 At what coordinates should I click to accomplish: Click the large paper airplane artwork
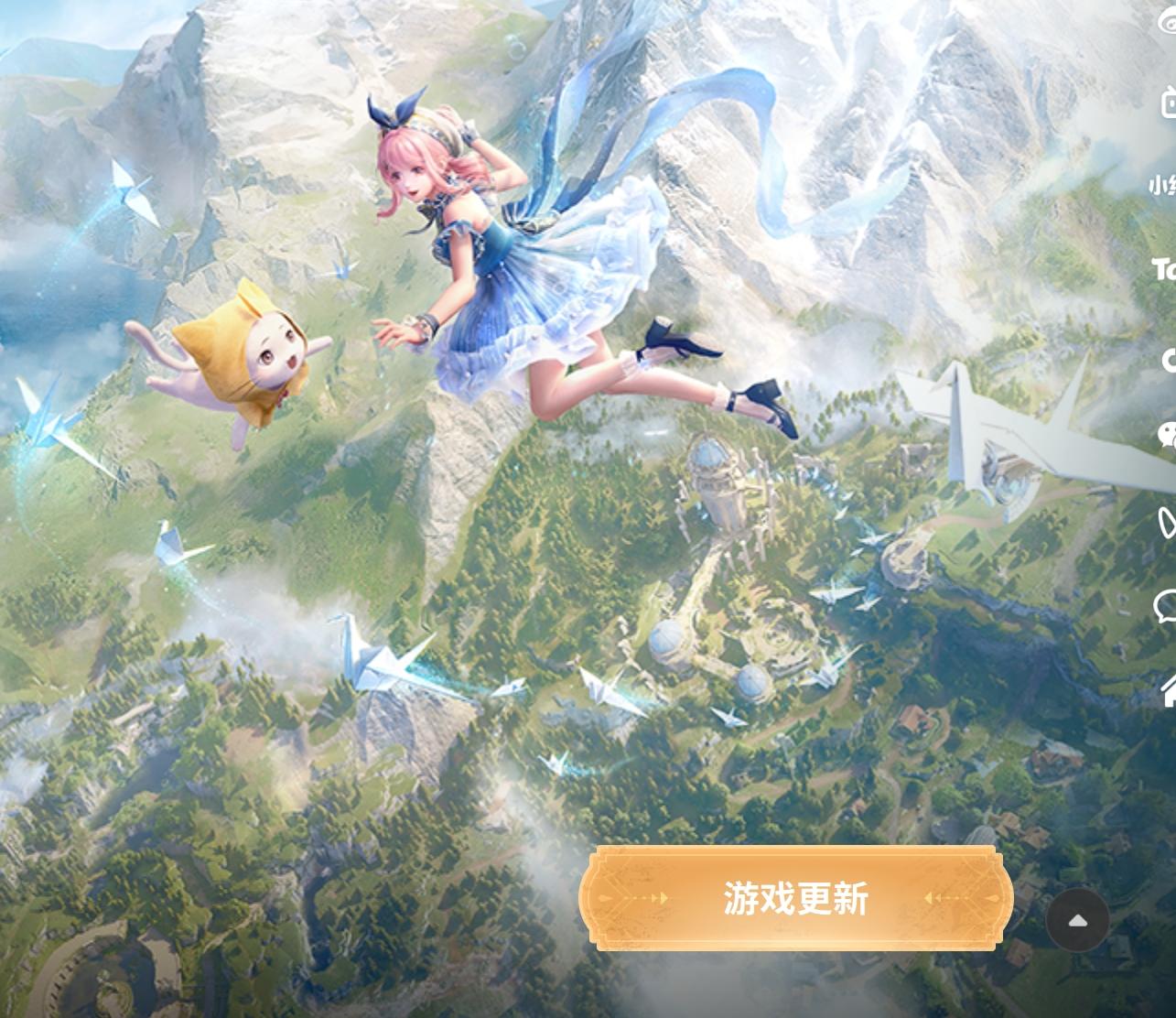click(998, 421)
